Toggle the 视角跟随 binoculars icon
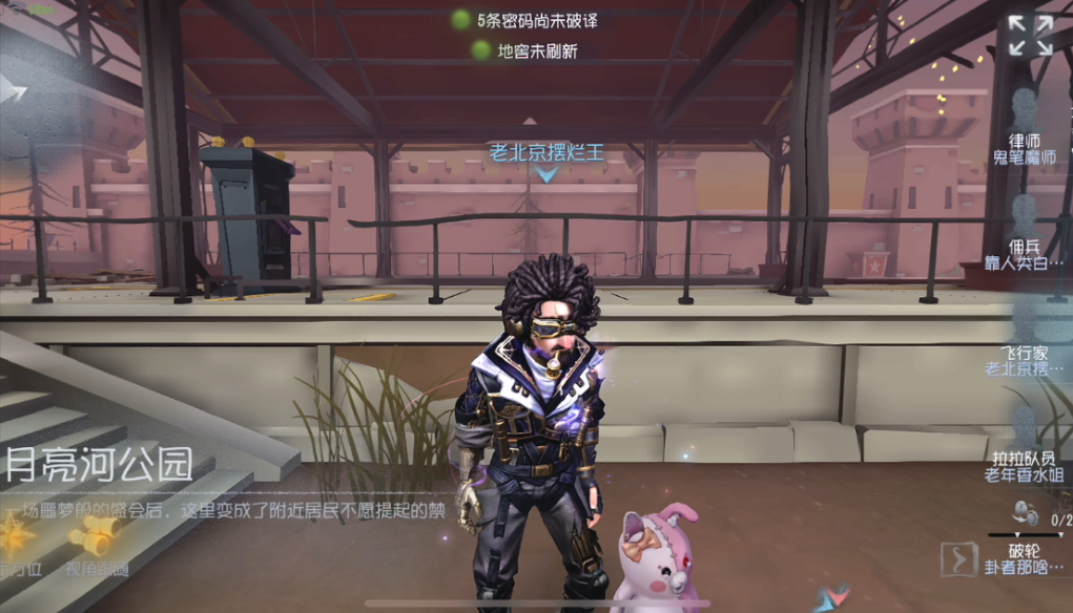The image size is (1073, 613). [x=94, y=540]
